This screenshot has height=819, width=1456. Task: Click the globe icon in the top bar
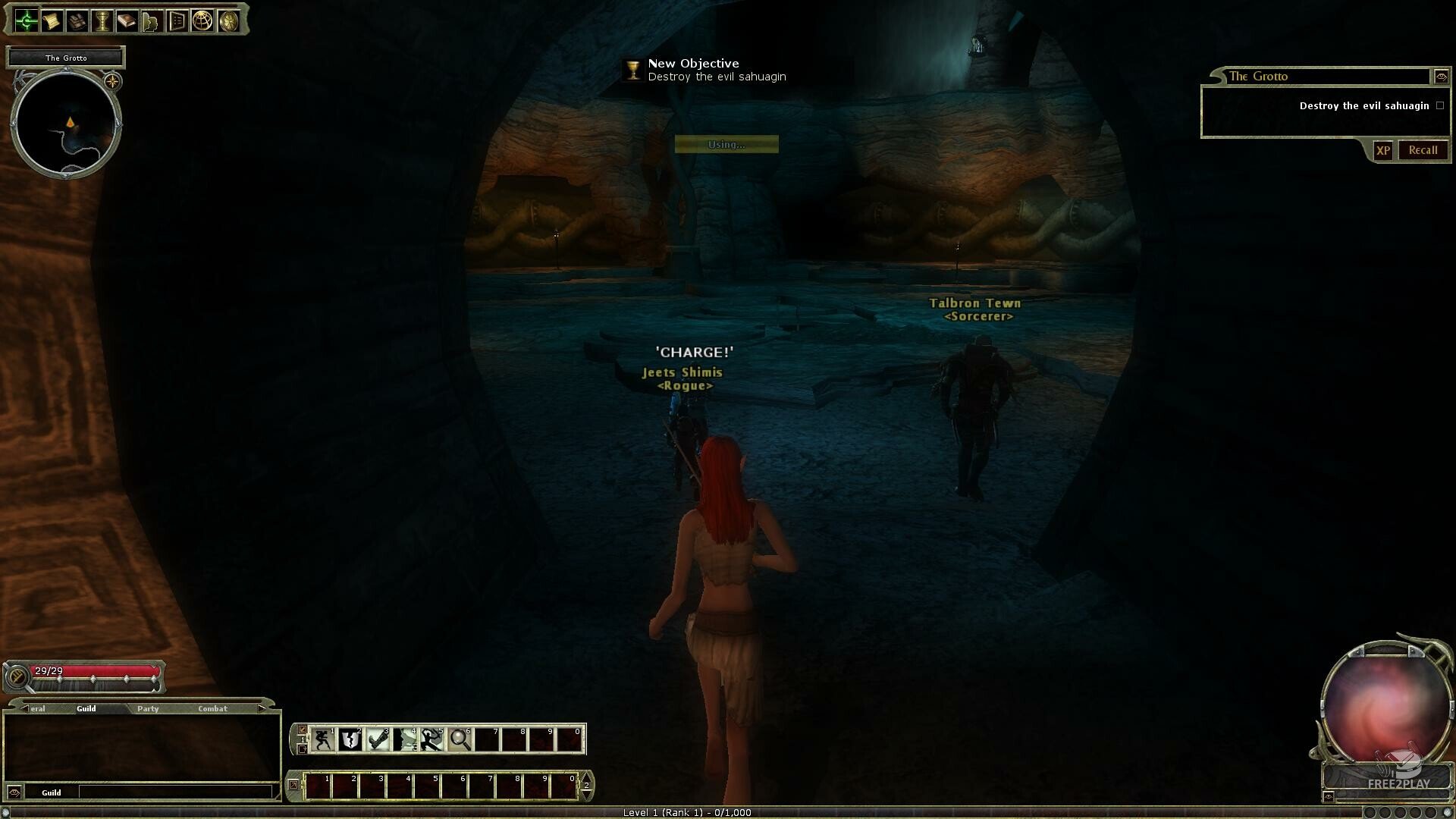click(202, 20)
